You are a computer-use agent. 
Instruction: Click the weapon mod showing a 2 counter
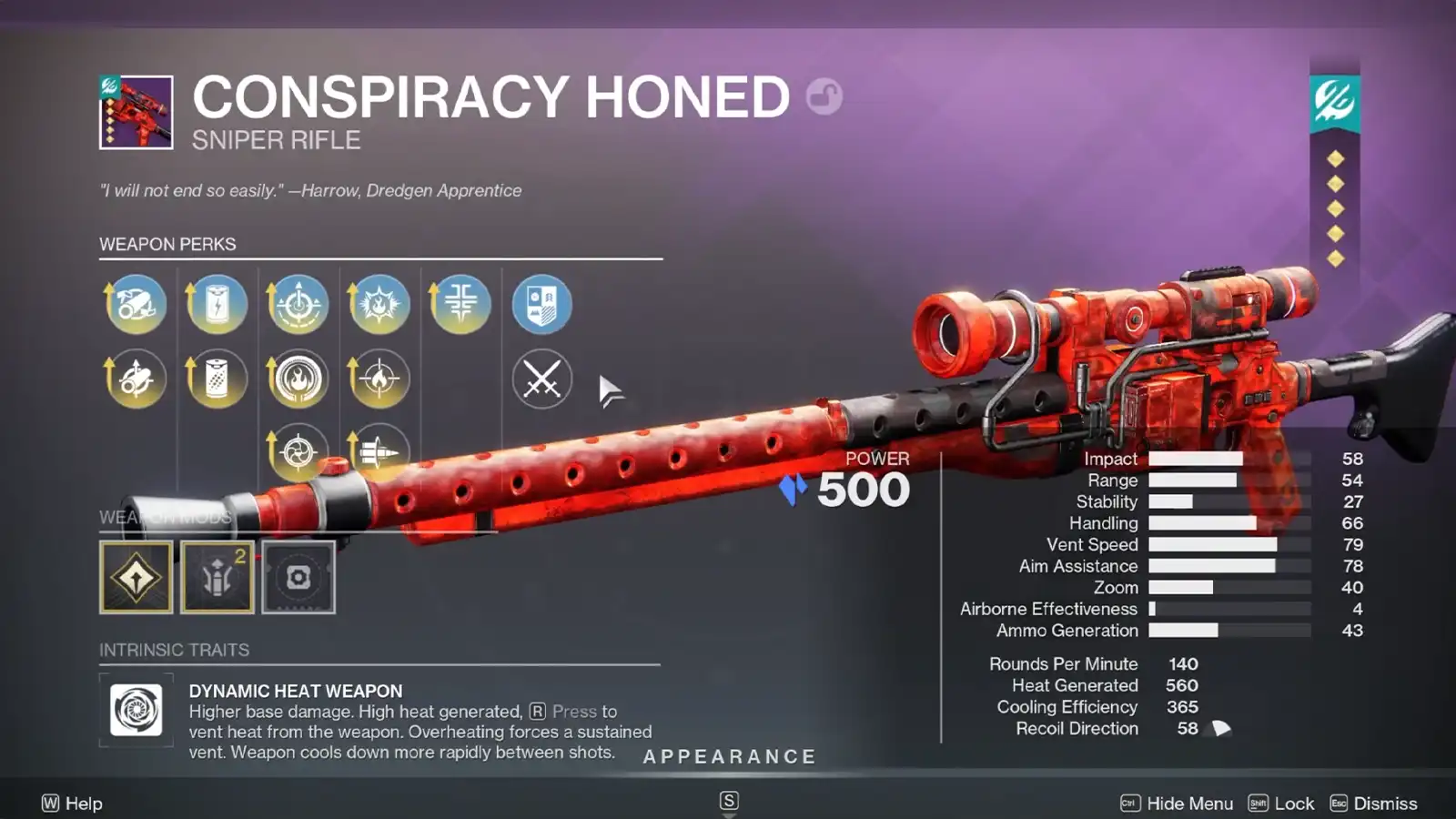coord(217,576)
